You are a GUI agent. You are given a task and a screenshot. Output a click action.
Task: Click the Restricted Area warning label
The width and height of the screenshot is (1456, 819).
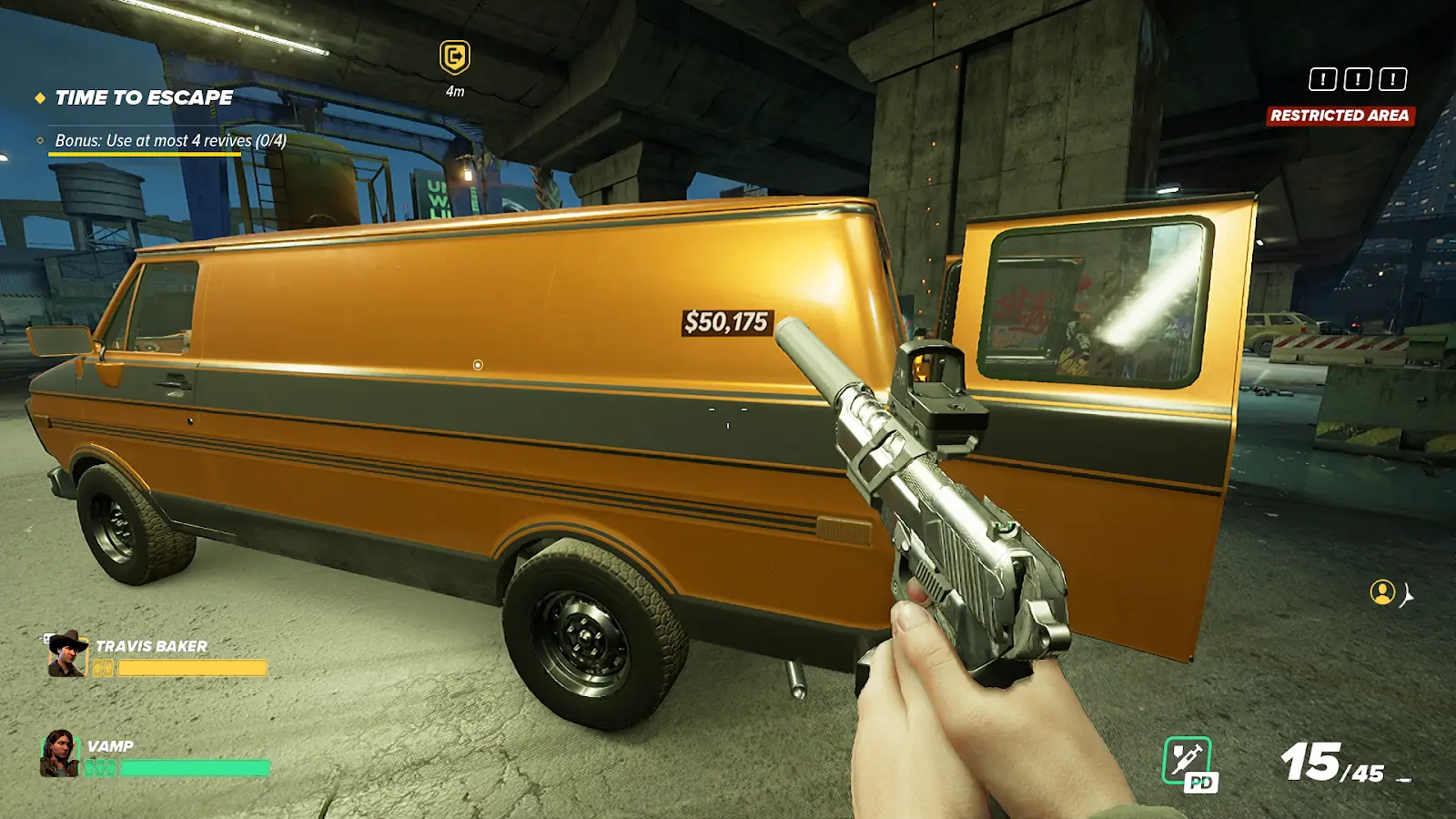pos(1340,116)
